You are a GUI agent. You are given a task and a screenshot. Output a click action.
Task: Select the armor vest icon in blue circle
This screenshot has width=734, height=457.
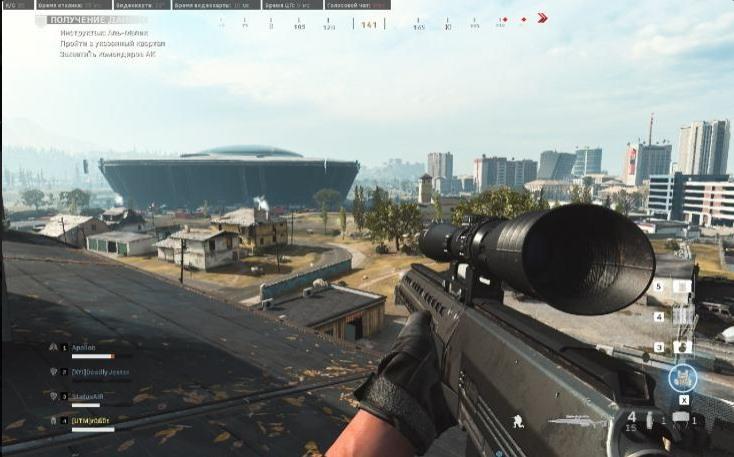(x=683, y=378)
